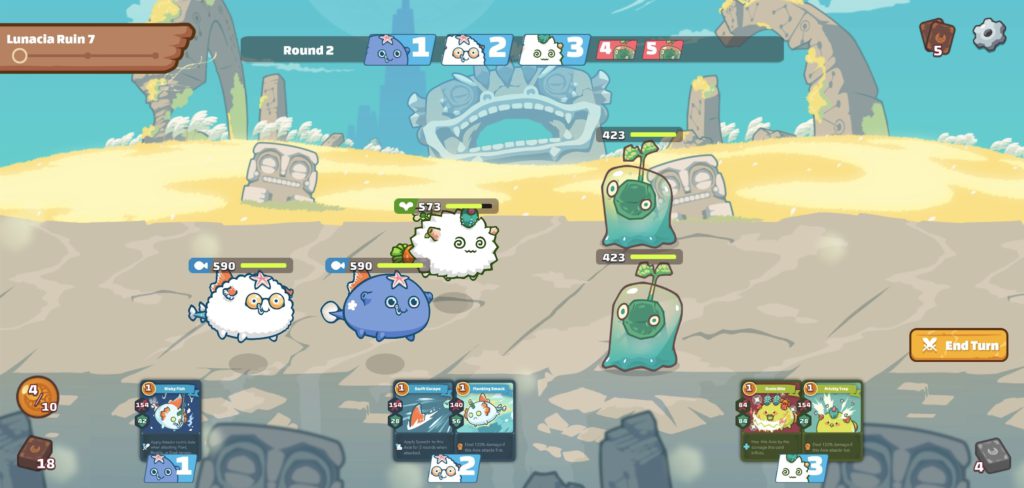Play the Flanking Smack card
Viewport: 1024px width, 488px height.
(485, 419)
